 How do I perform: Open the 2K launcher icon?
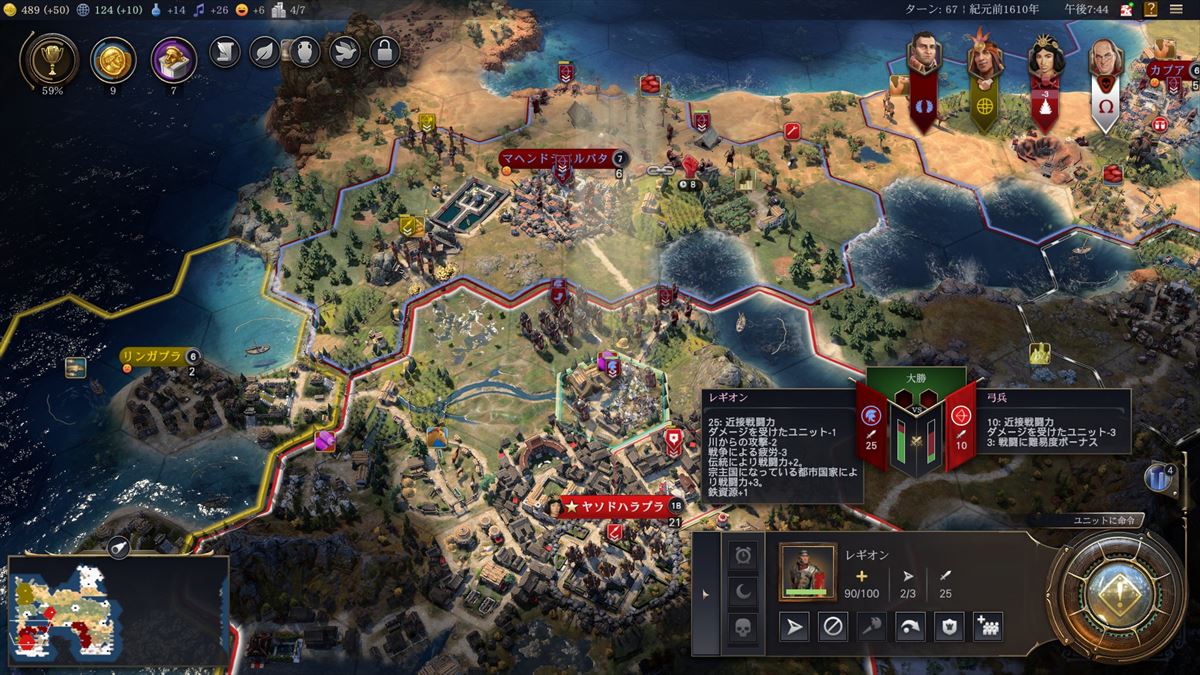click(1127, 10)
